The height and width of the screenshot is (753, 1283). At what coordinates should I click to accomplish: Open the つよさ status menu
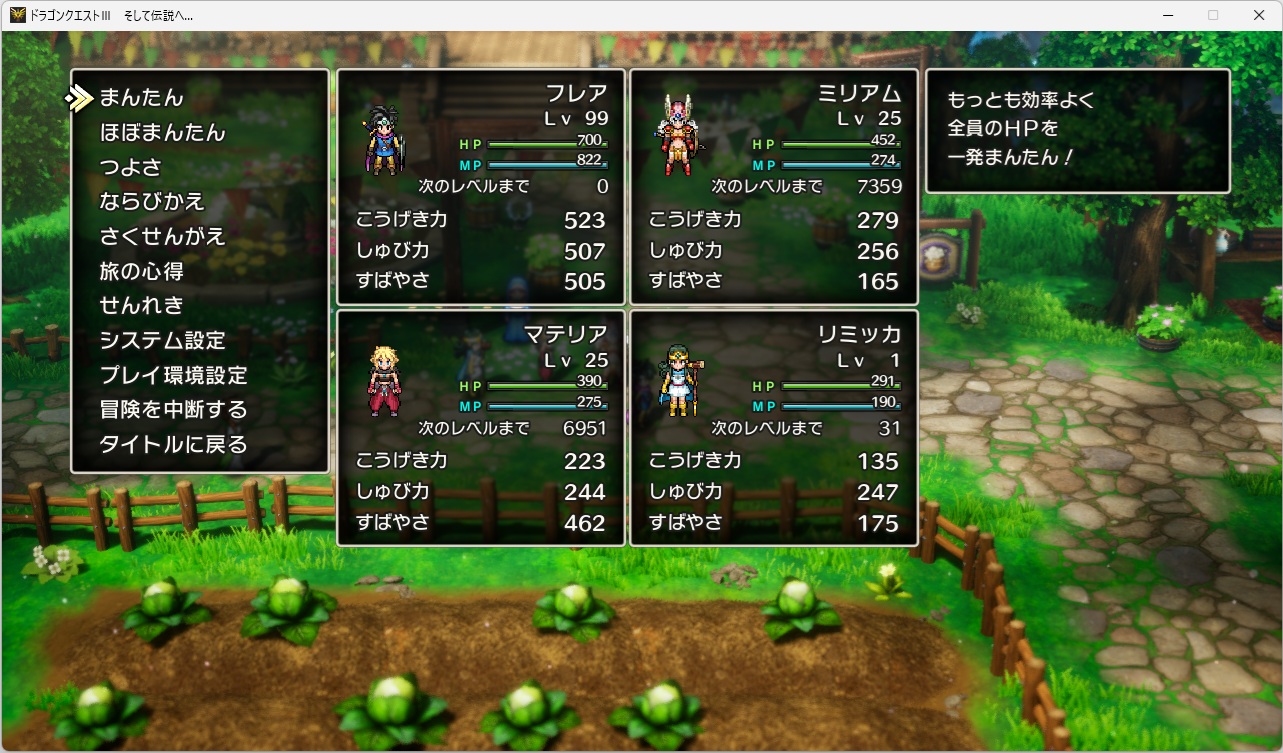coord(130,167)
